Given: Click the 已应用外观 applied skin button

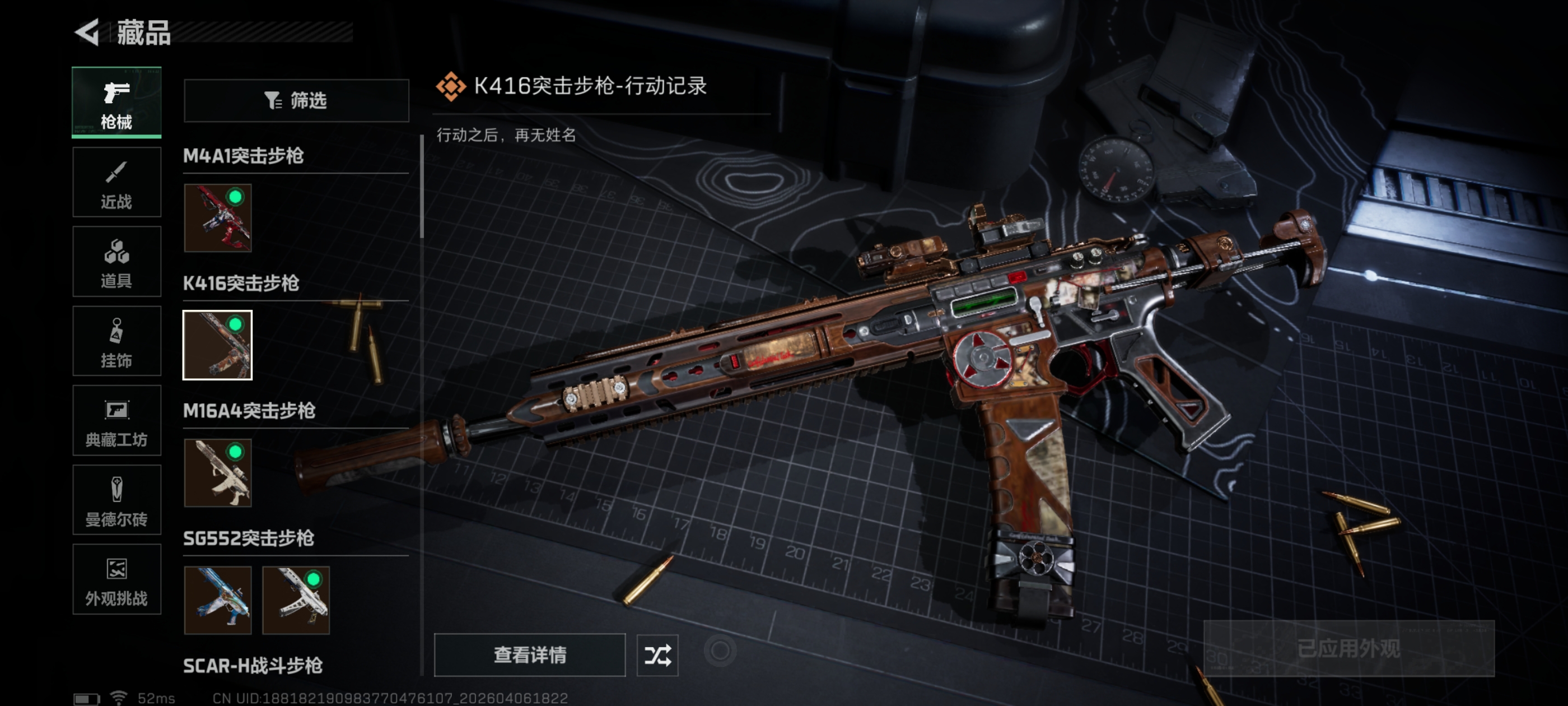Looking at the screenshot, I should point(1348,649).
